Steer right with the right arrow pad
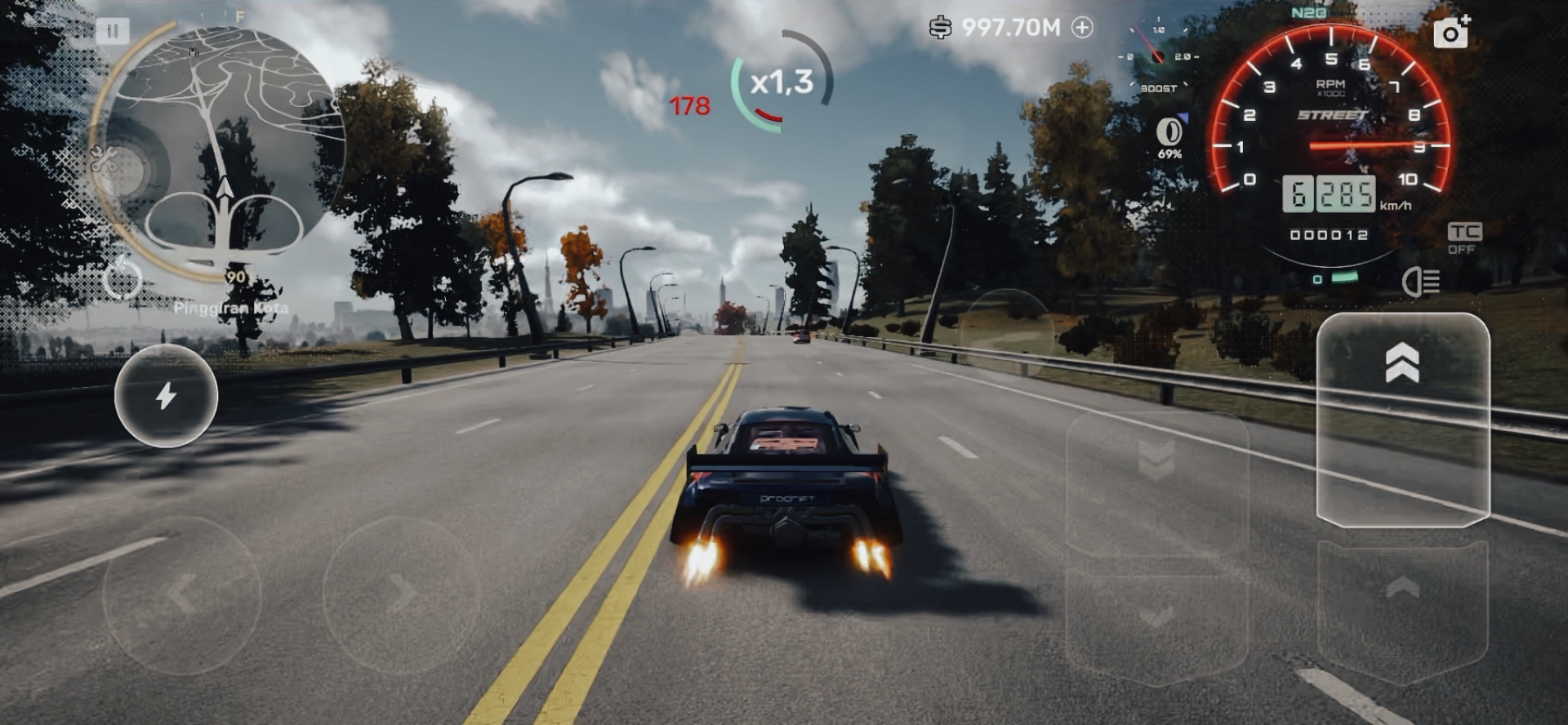Viewport: 1568px width, 725px height. tap(402, 594)
